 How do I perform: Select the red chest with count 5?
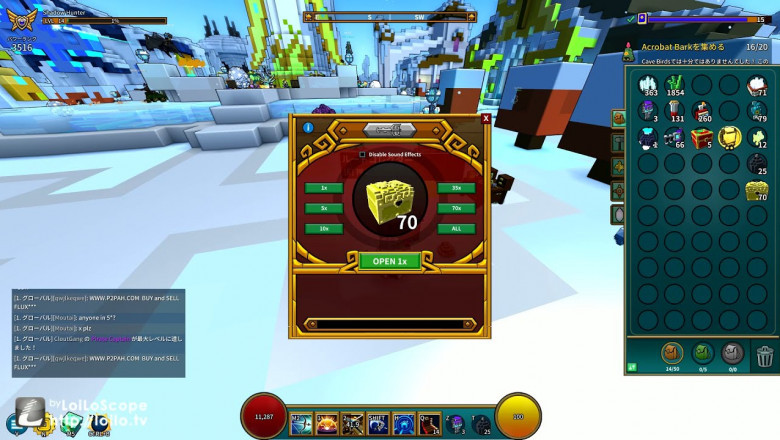pyautogui.click(x=702, y=137)
